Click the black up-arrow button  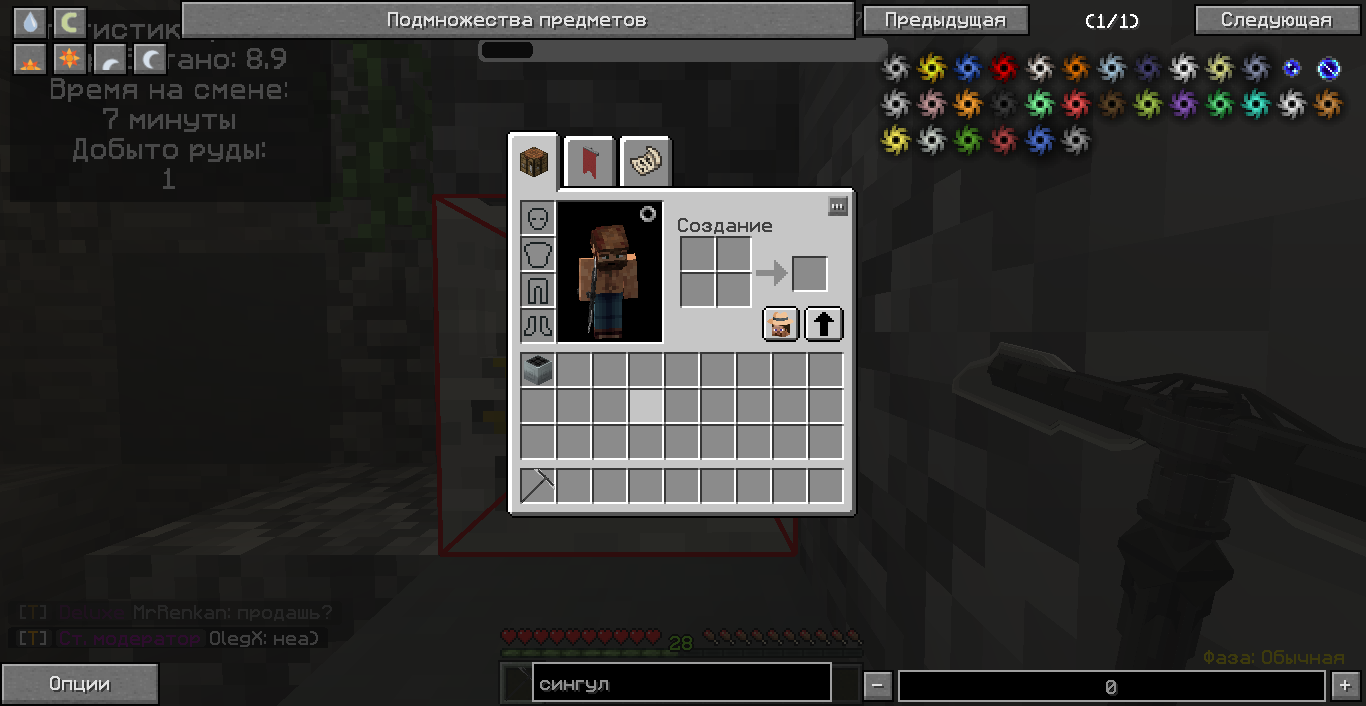point(824,324)
